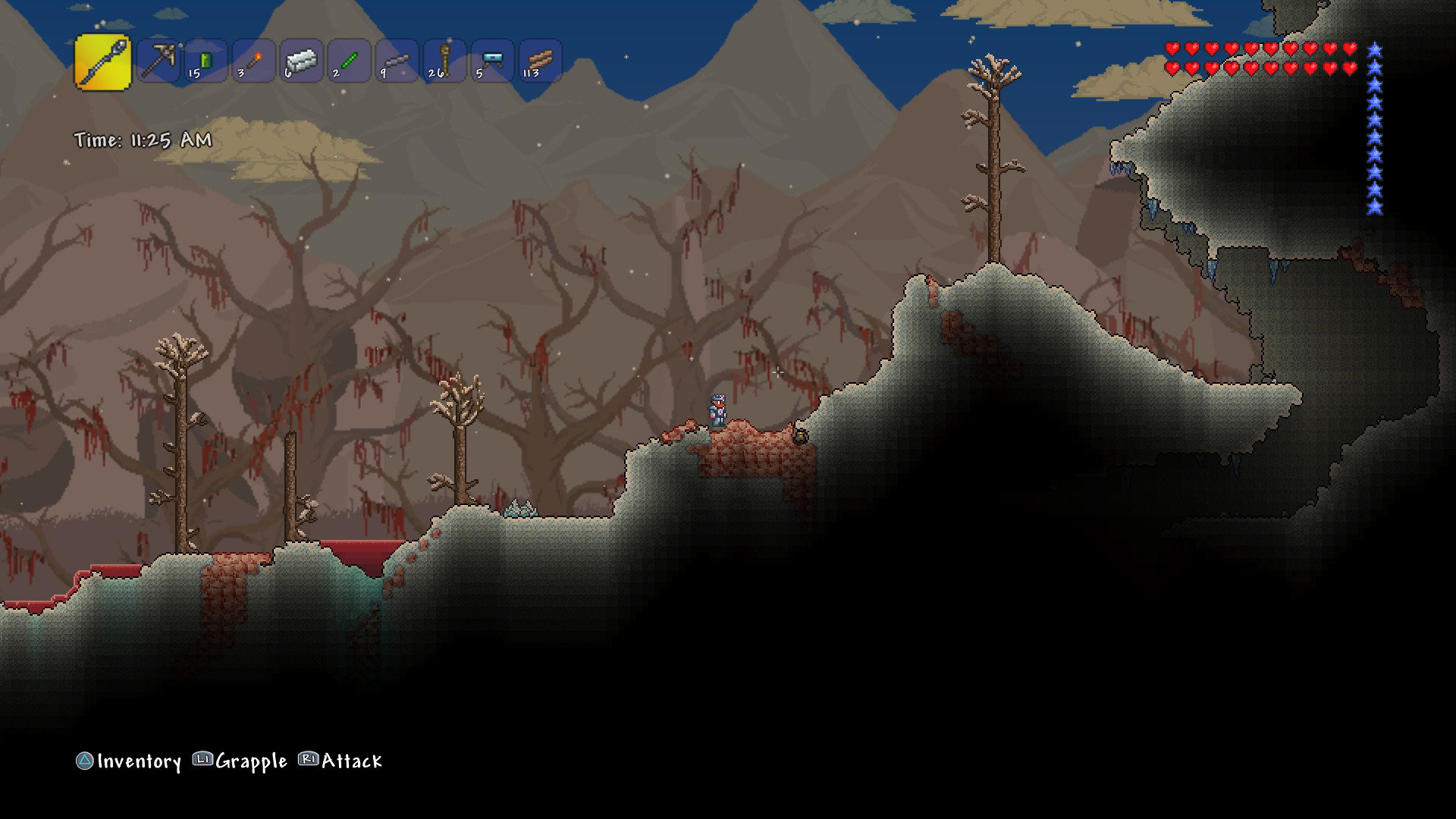
Task: Equip the pickaxe from the hotbar
Action: point(158,61)
